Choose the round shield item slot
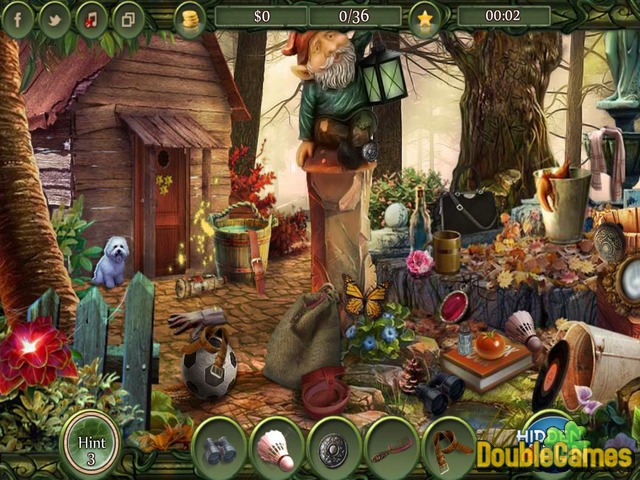Viewport: 640px width, 480px height. click(x=334, y=448)
